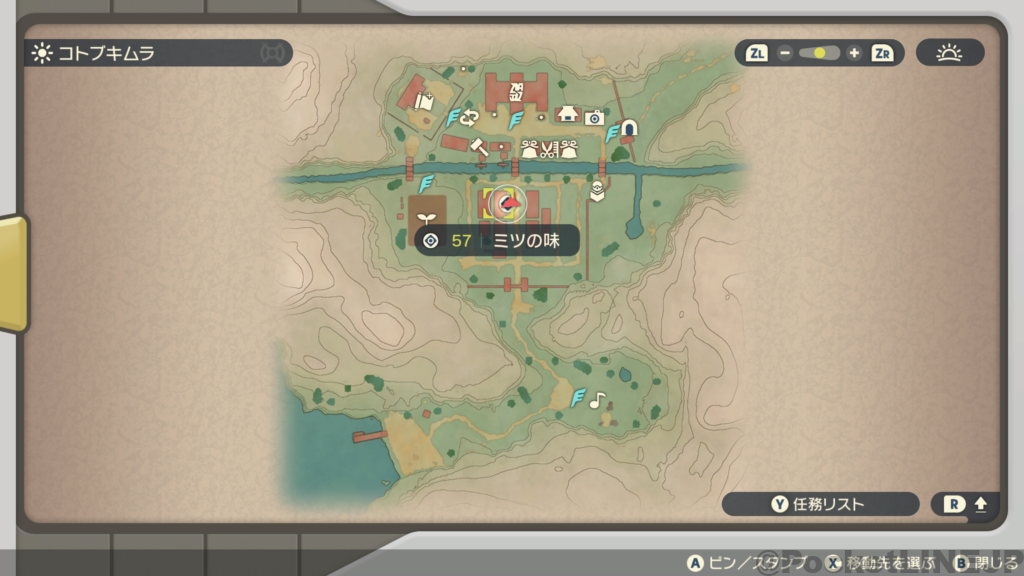This screenshot has height=576, width=1024.
Task: Select the training grounds flag marker
Action: pos(425,101)
